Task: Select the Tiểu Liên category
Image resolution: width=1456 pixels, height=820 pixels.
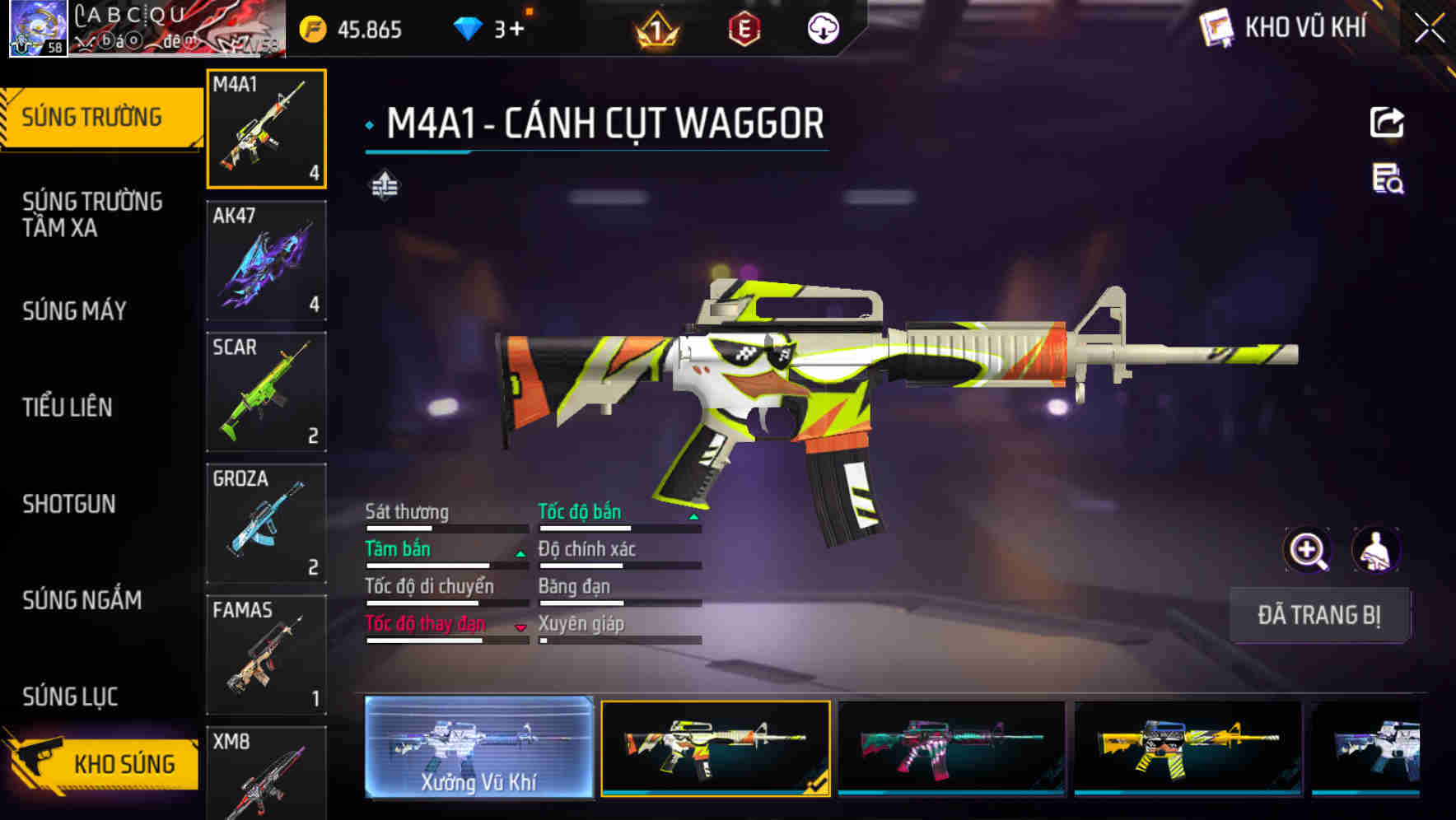Action: click(68, 407)
